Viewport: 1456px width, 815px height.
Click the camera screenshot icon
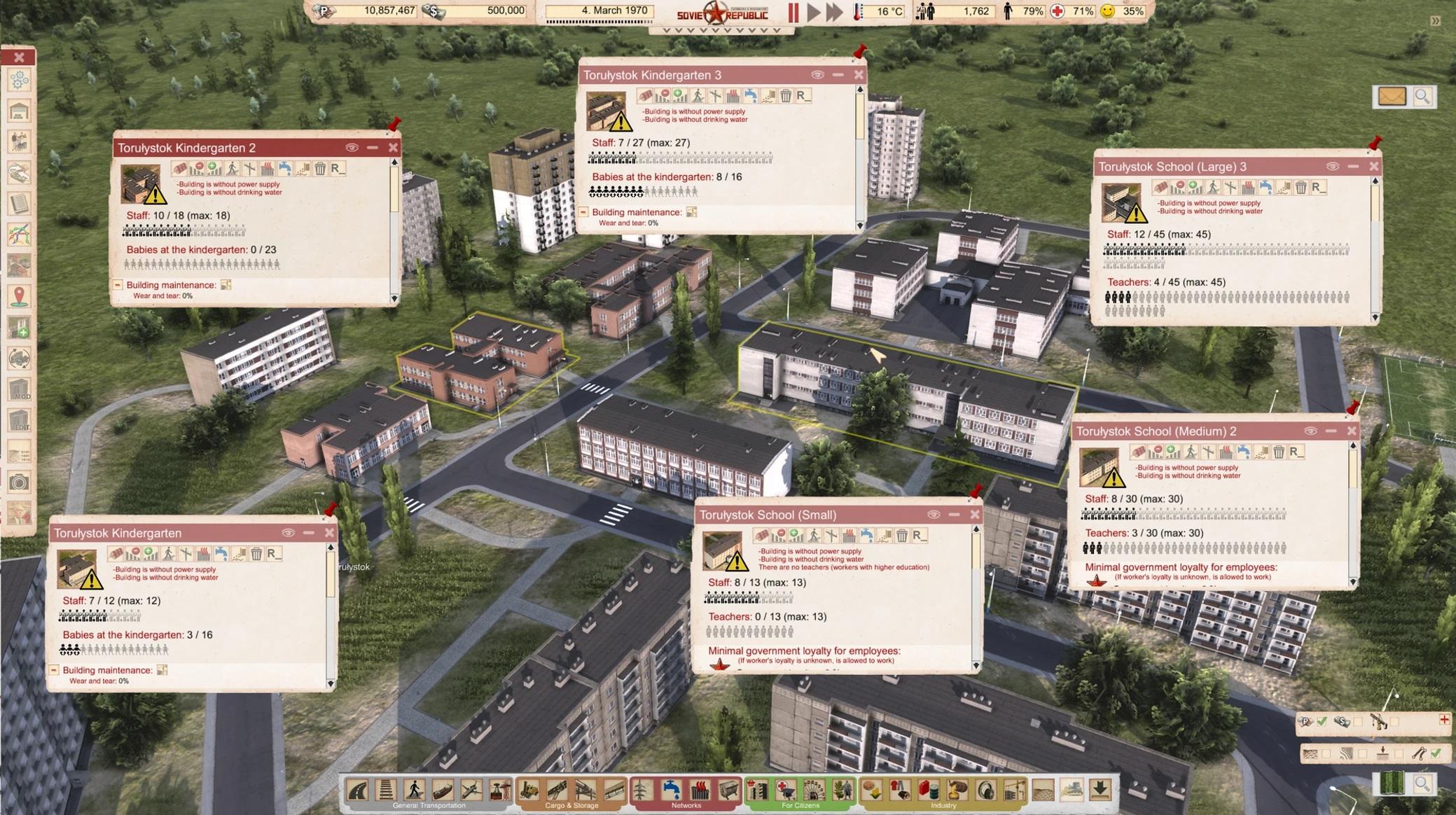[x=19, y=482]
